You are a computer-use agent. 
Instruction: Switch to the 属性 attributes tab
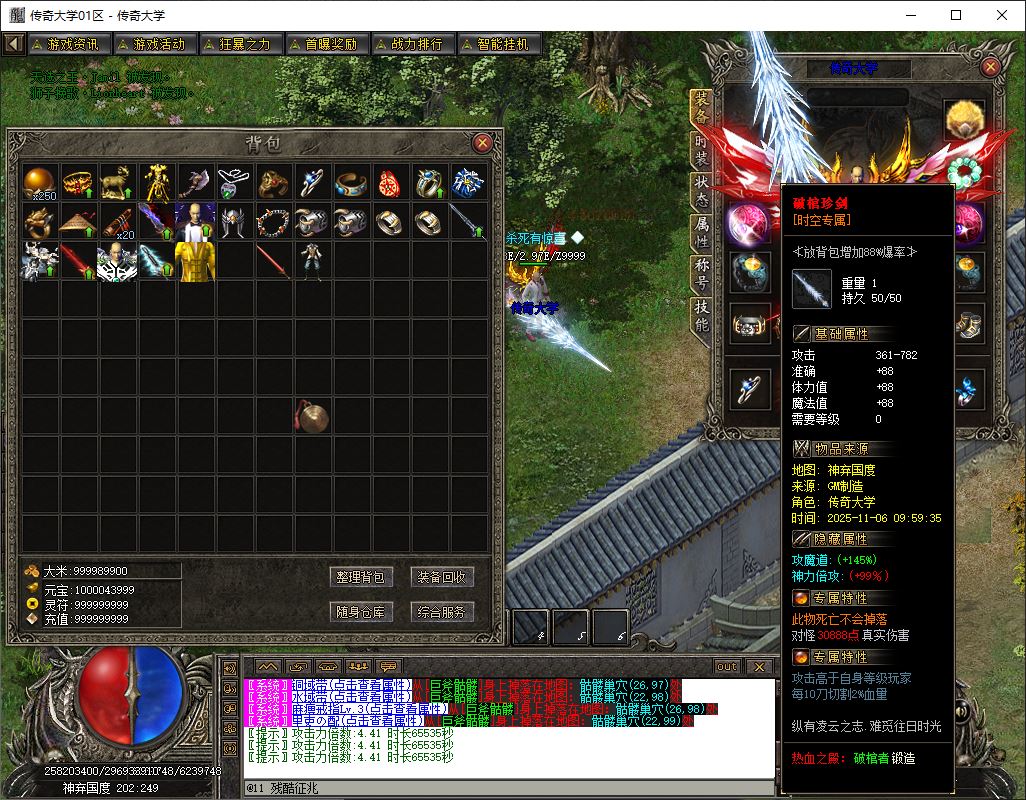701,232
